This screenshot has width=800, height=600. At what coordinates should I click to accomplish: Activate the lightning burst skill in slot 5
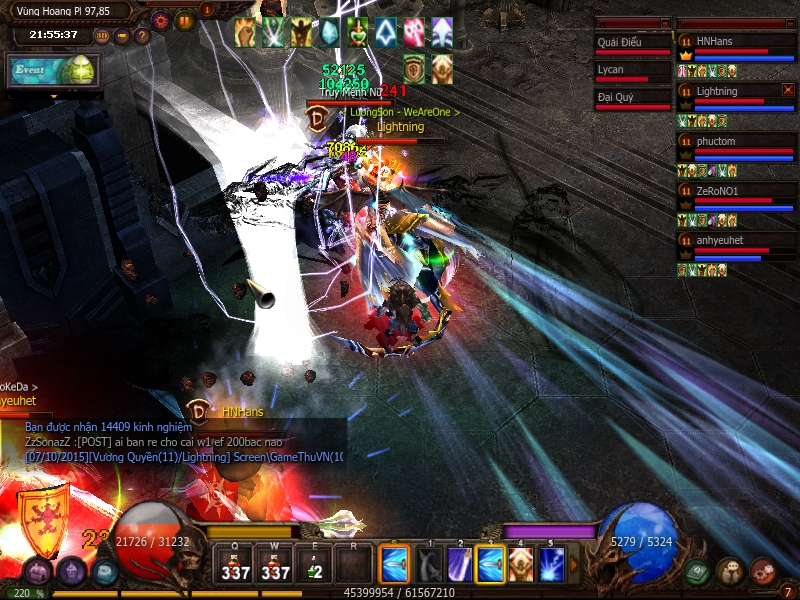552,565
